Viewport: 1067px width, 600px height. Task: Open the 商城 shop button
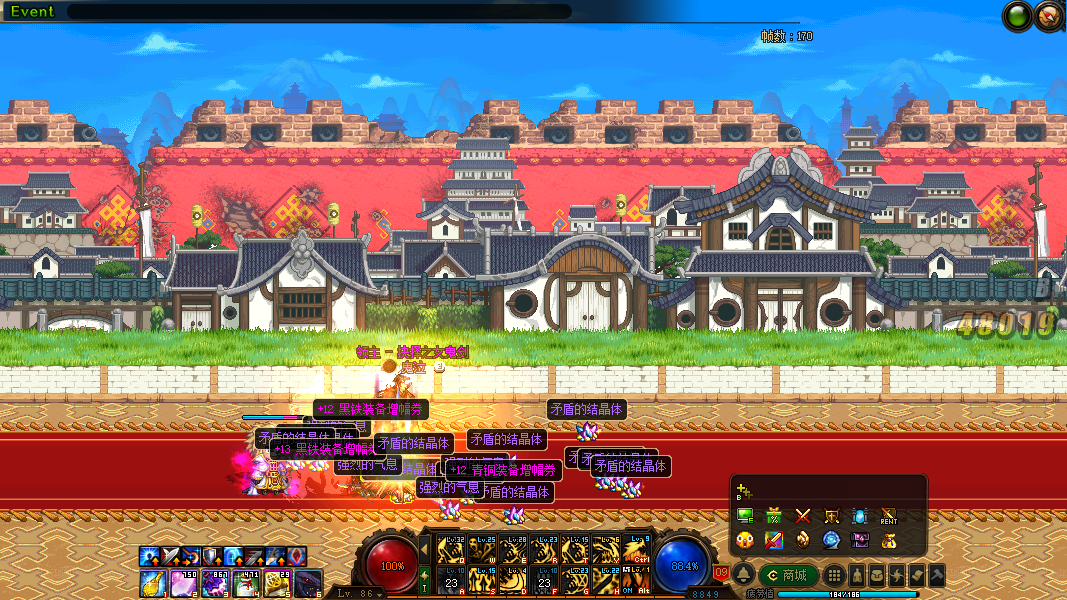(x=788, y=575)
